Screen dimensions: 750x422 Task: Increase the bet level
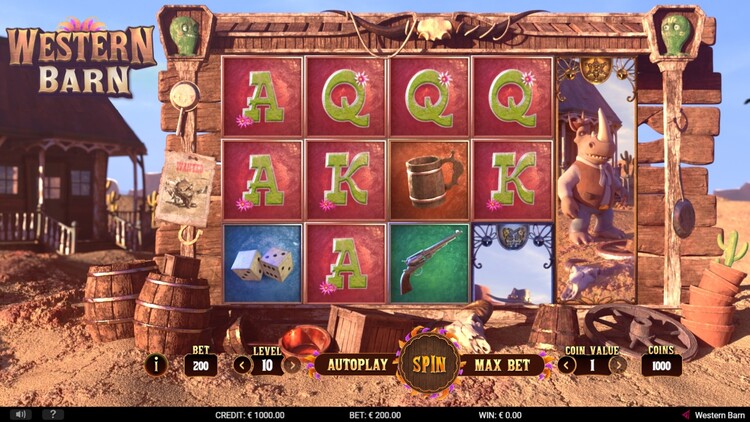pyautogui.click(x=291, y=364)
